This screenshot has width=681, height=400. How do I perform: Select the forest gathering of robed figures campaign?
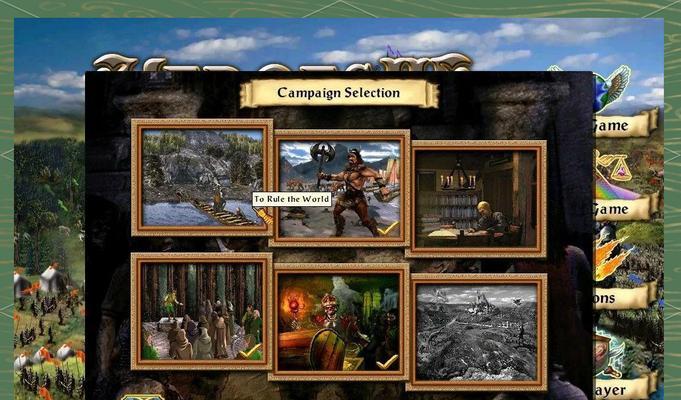(201, 310)
